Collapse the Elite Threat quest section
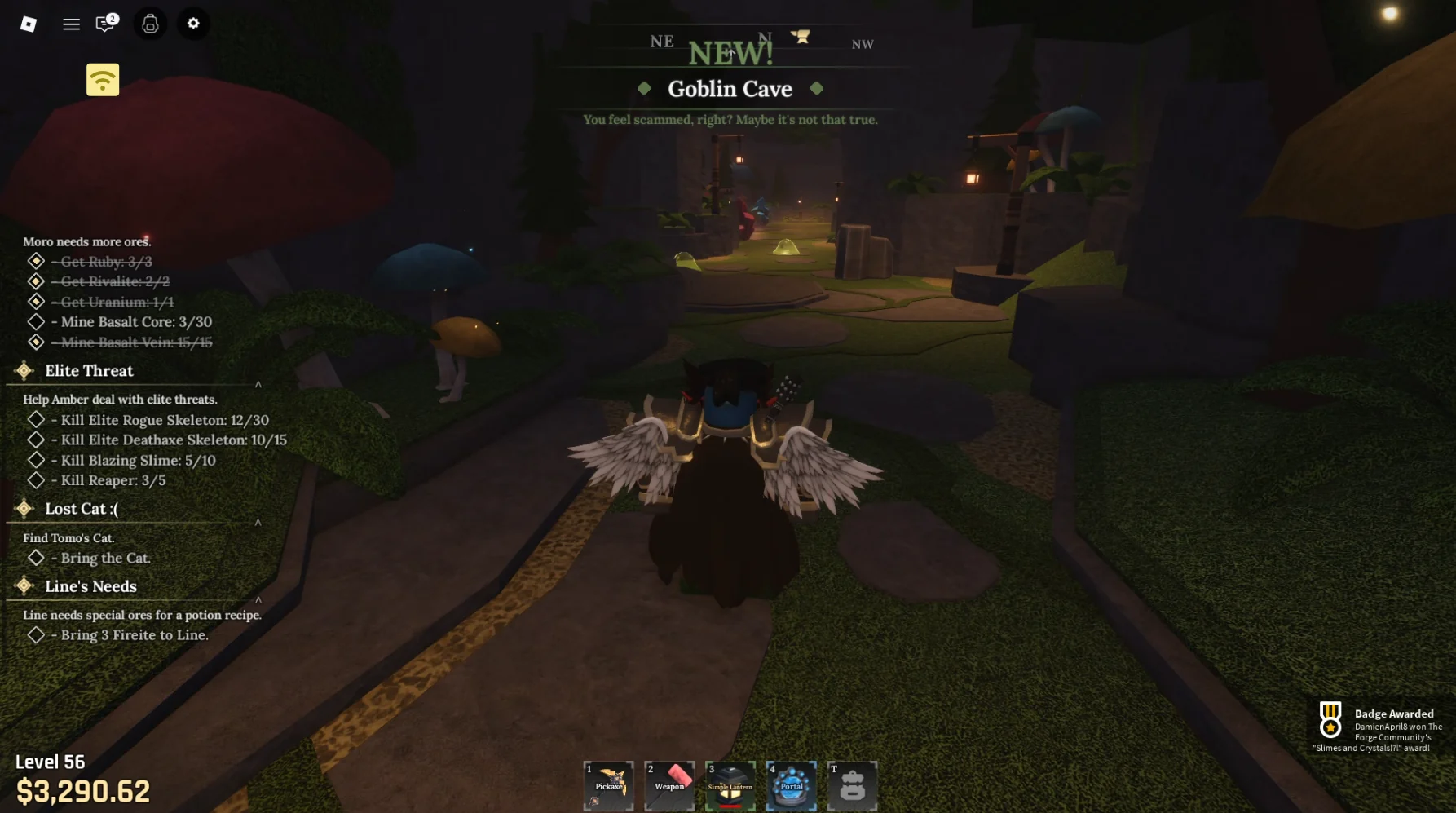Viewport: 1456px width, 813px height. 258,383
